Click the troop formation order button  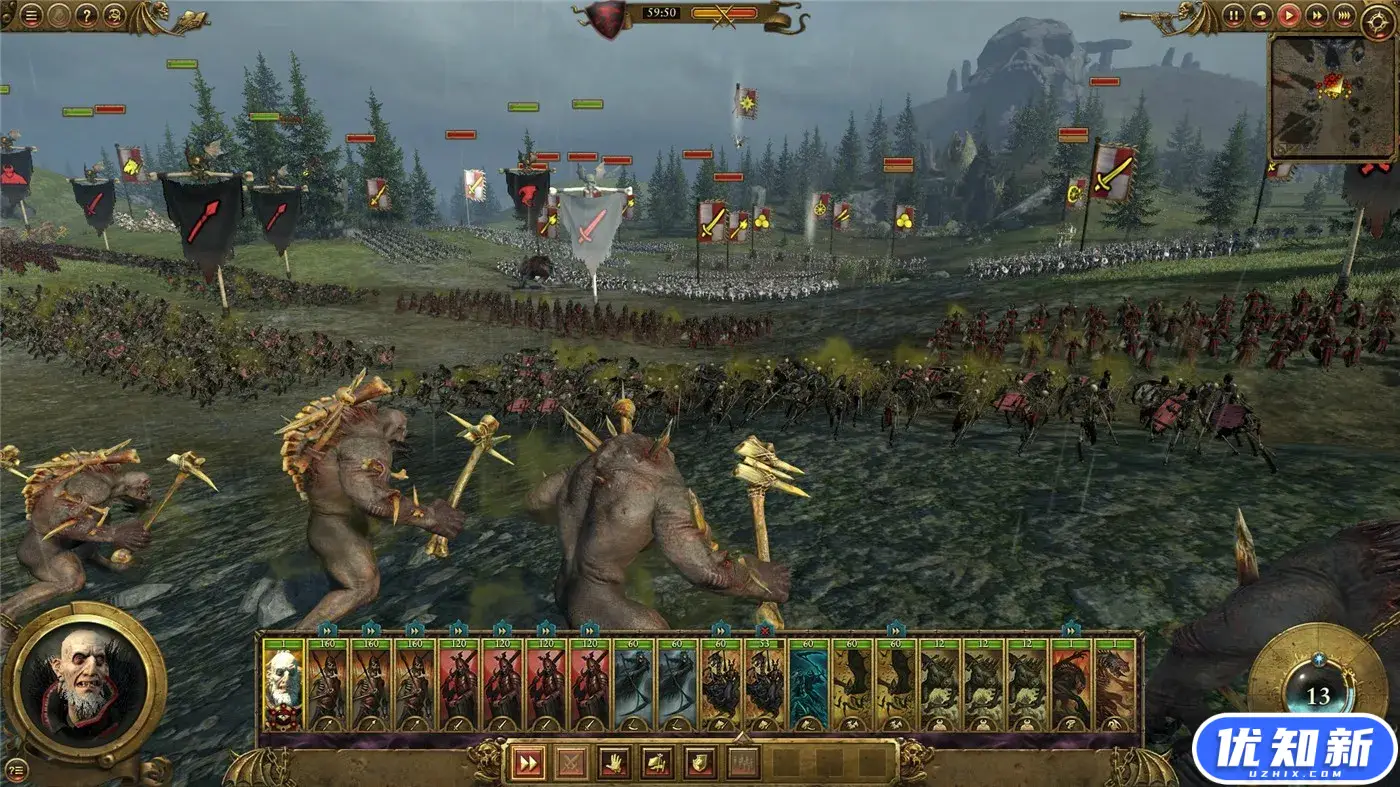742,763
